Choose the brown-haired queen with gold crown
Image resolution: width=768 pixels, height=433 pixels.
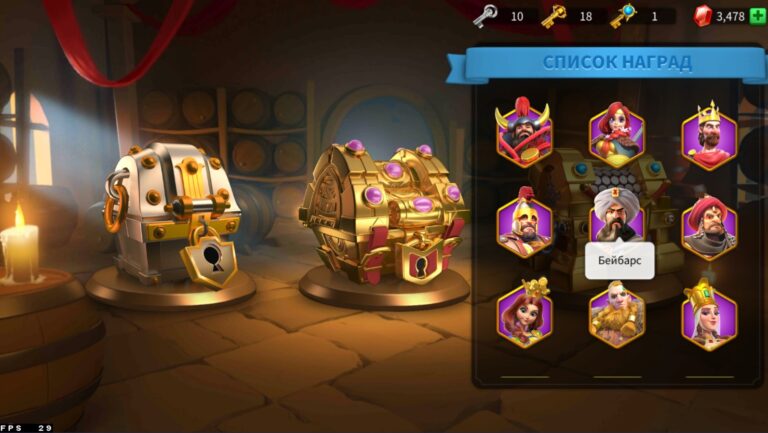524,314
